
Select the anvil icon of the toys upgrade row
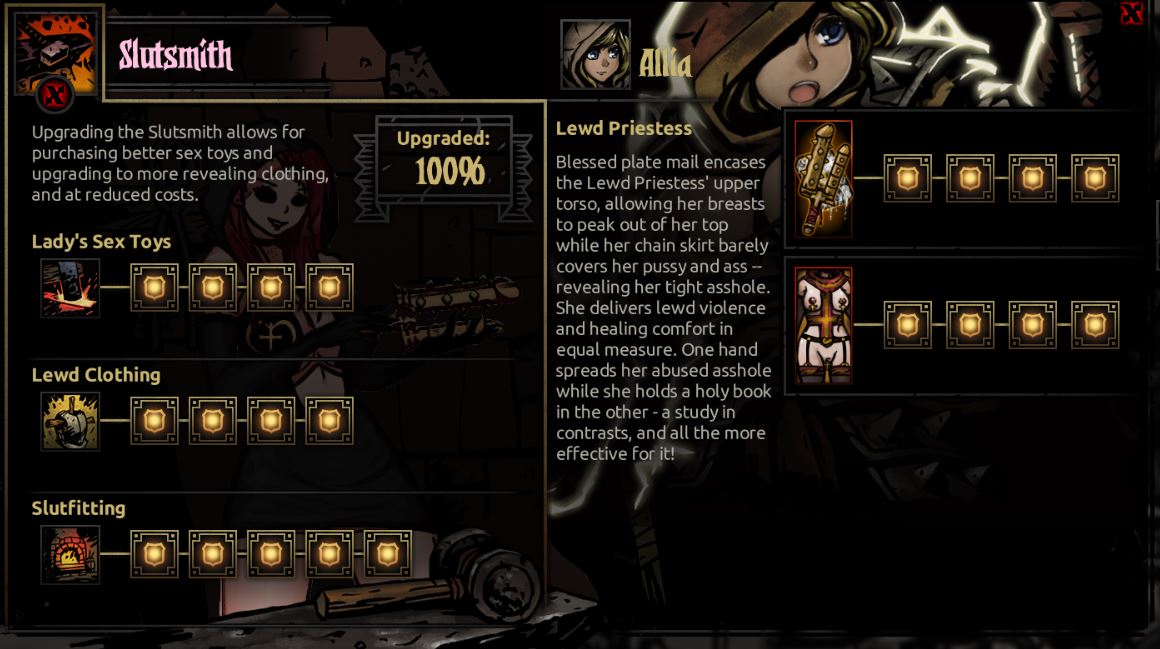click(70, 288)
